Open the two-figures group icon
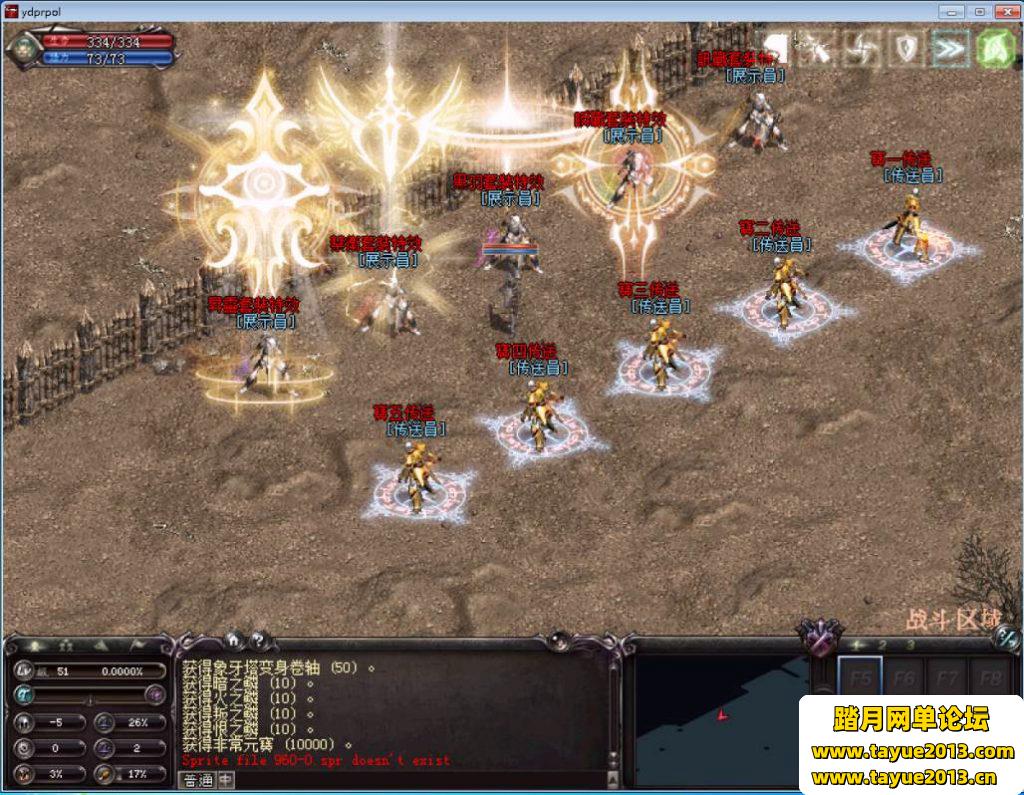 [x=66, y=645]
